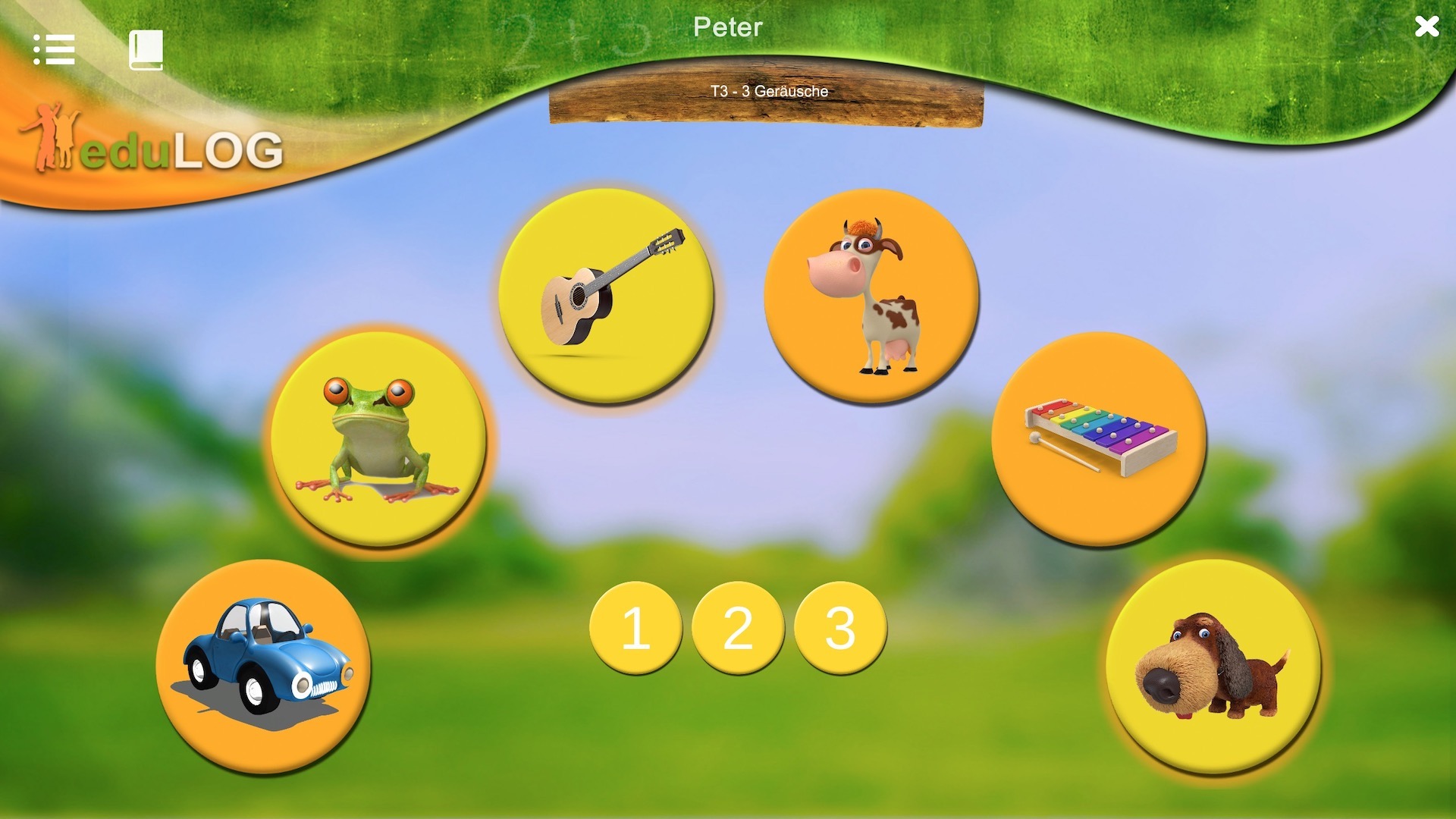
Task: Pick the brown dog picture
Action: (1213, 666)
